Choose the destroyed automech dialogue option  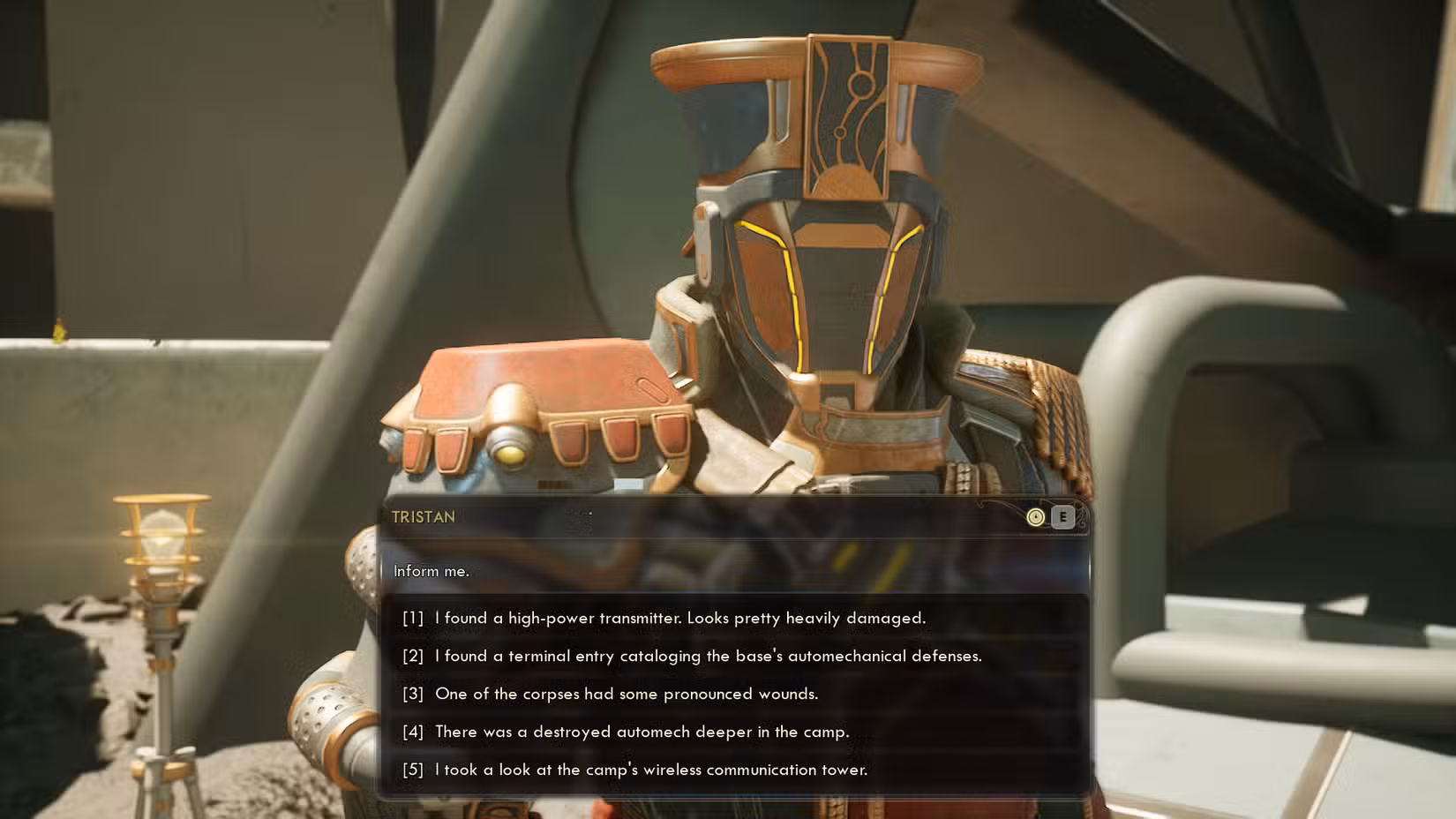click(x=642, y=732)
